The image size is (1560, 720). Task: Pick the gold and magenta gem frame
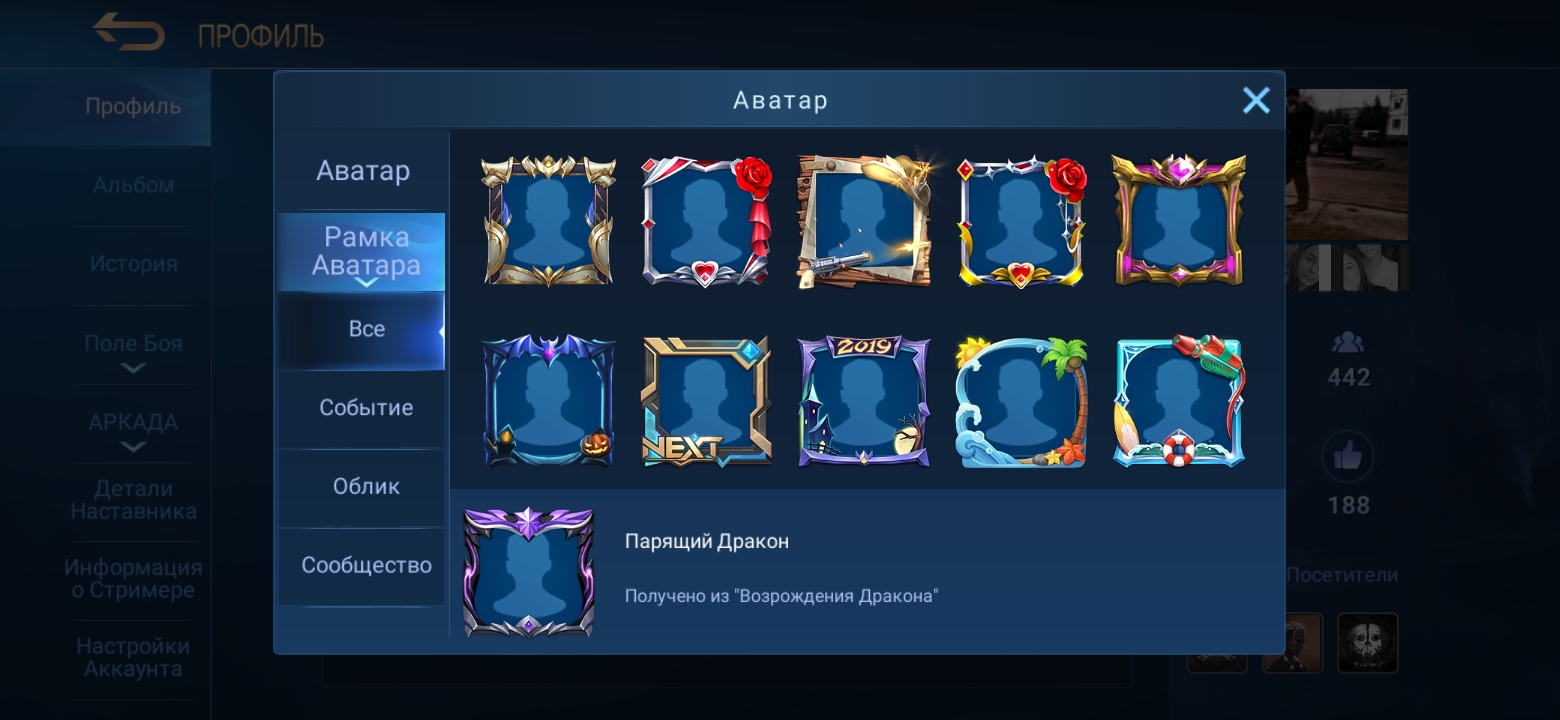click(1180, 220)
